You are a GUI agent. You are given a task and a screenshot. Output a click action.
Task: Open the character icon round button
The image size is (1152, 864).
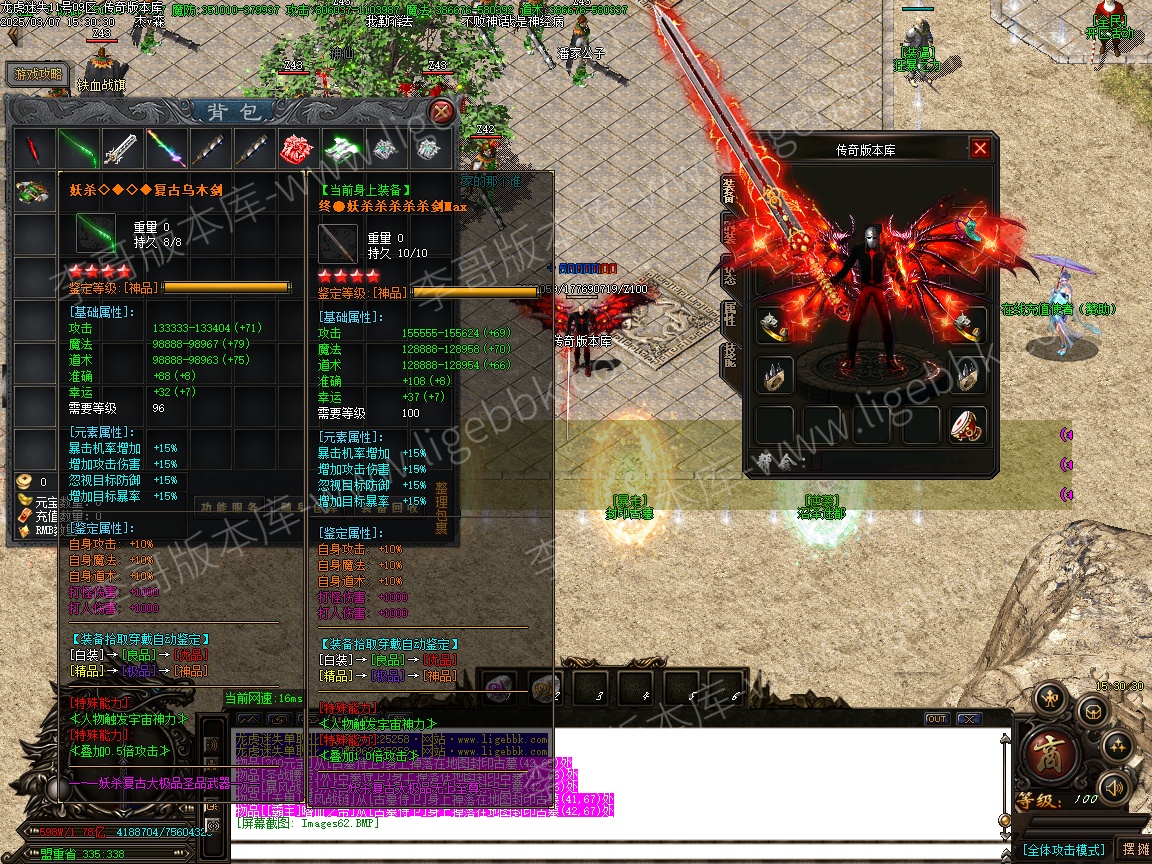(x=1050, y=697)
